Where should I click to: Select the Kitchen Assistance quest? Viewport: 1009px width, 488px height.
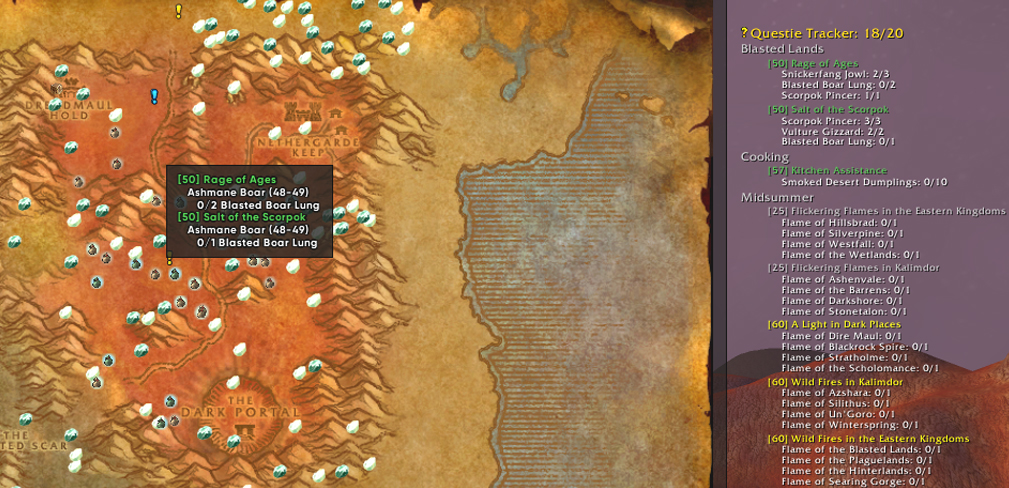tap(827, 170)
